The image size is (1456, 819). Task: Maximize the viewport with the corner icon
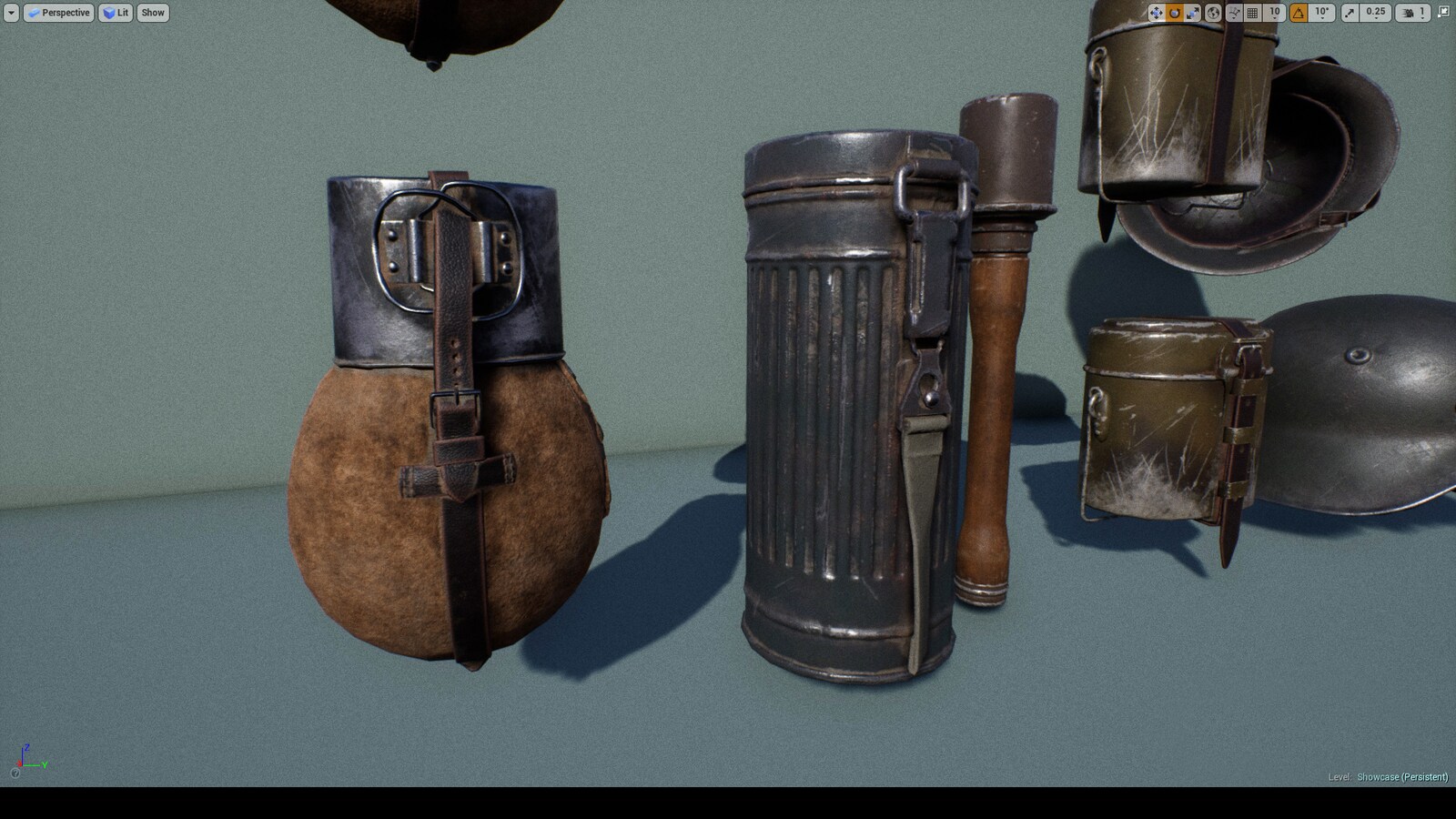point(1444,12)
